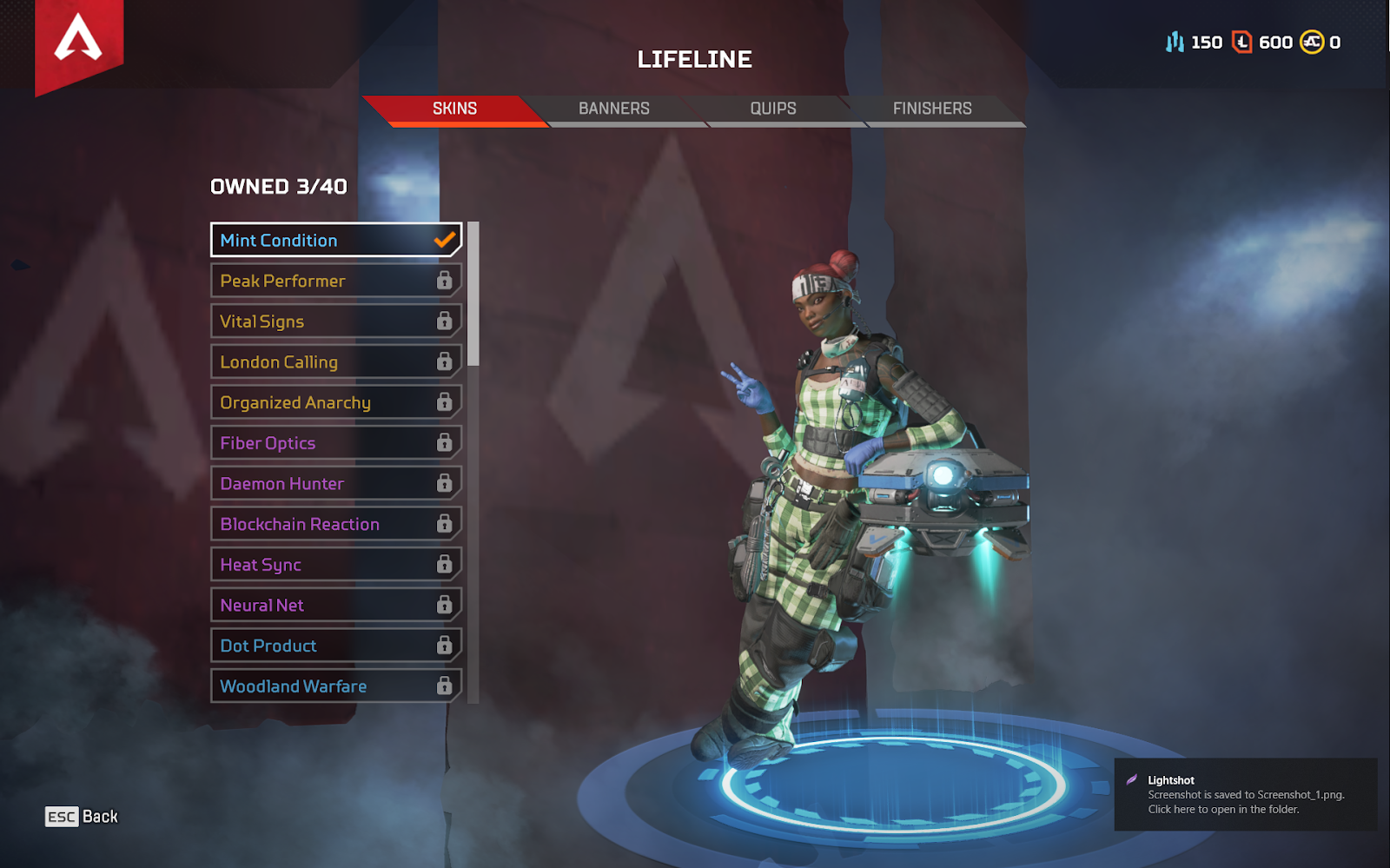The image size is (1390, 868).
Task: Pick the London Calling skin
Action: pyautogui.click(x=335, y=362)
